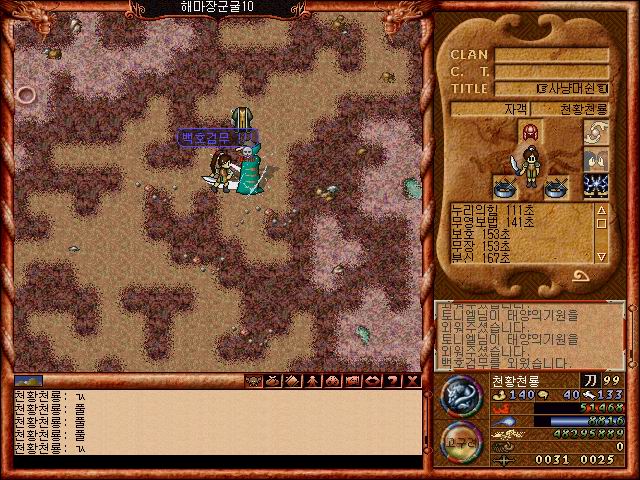Click the TITLE field showing 사냥머쉰
640x480 pixels.
coord(566,88)
